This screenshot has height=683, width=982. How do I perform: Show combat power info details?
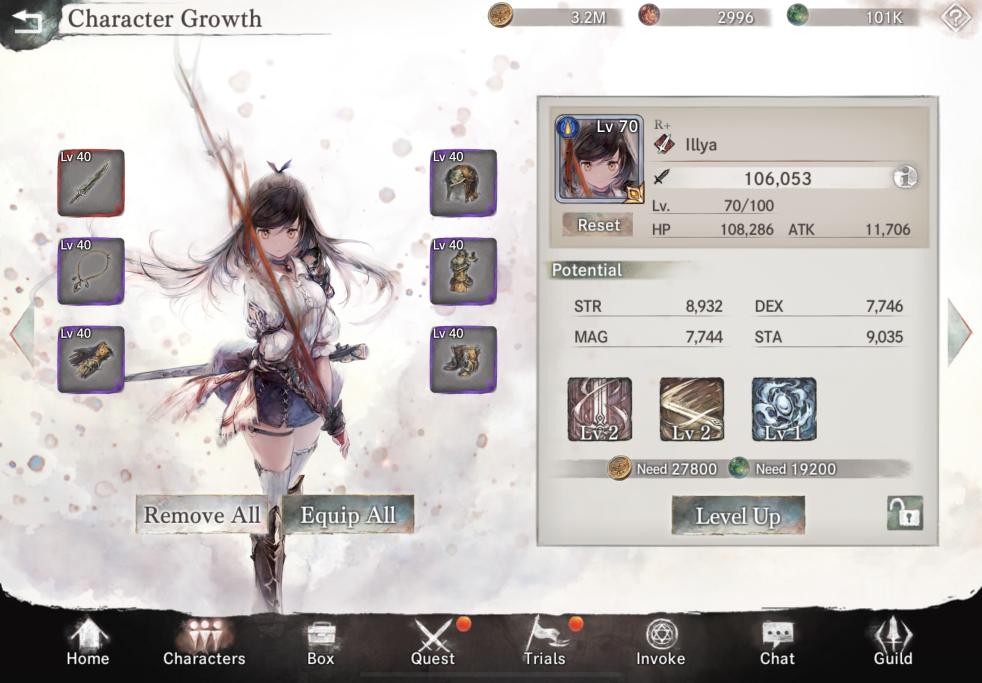point(906,178)
